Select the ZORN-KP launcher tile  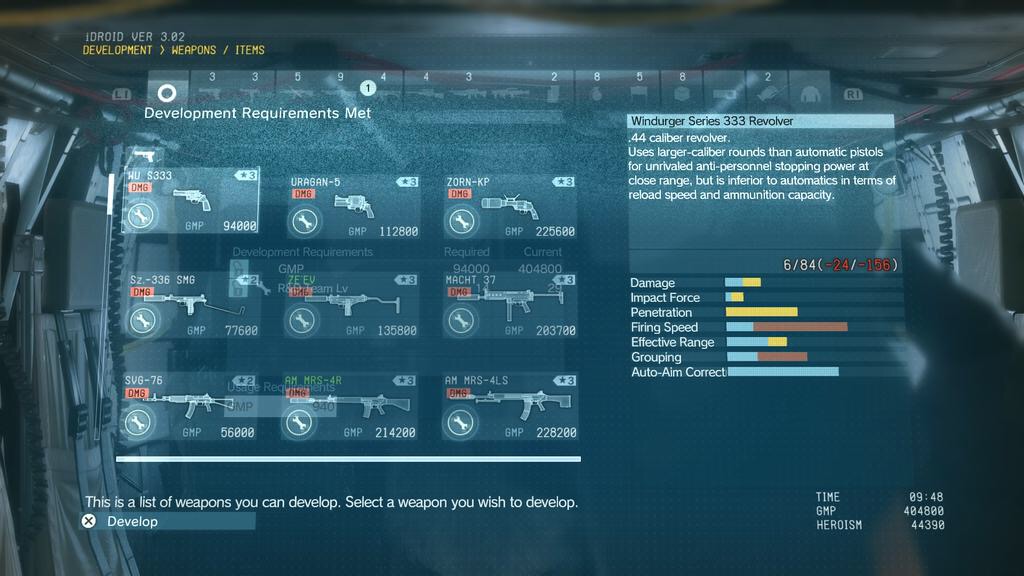[x=510, y=206]
